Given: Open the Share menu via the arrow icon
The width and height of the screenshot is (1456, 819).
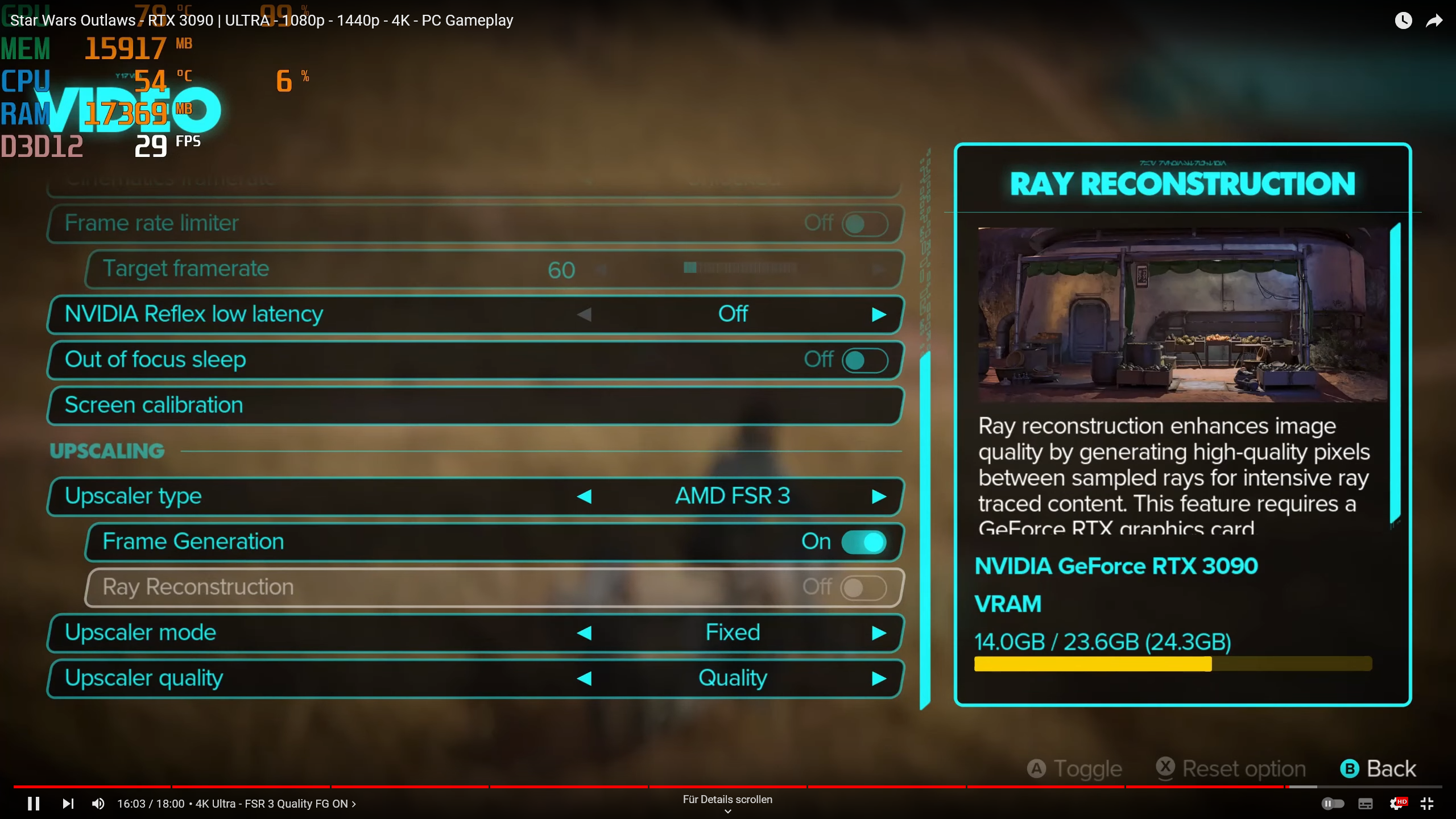Looking at the screenshot, I should pos(1435,20).
